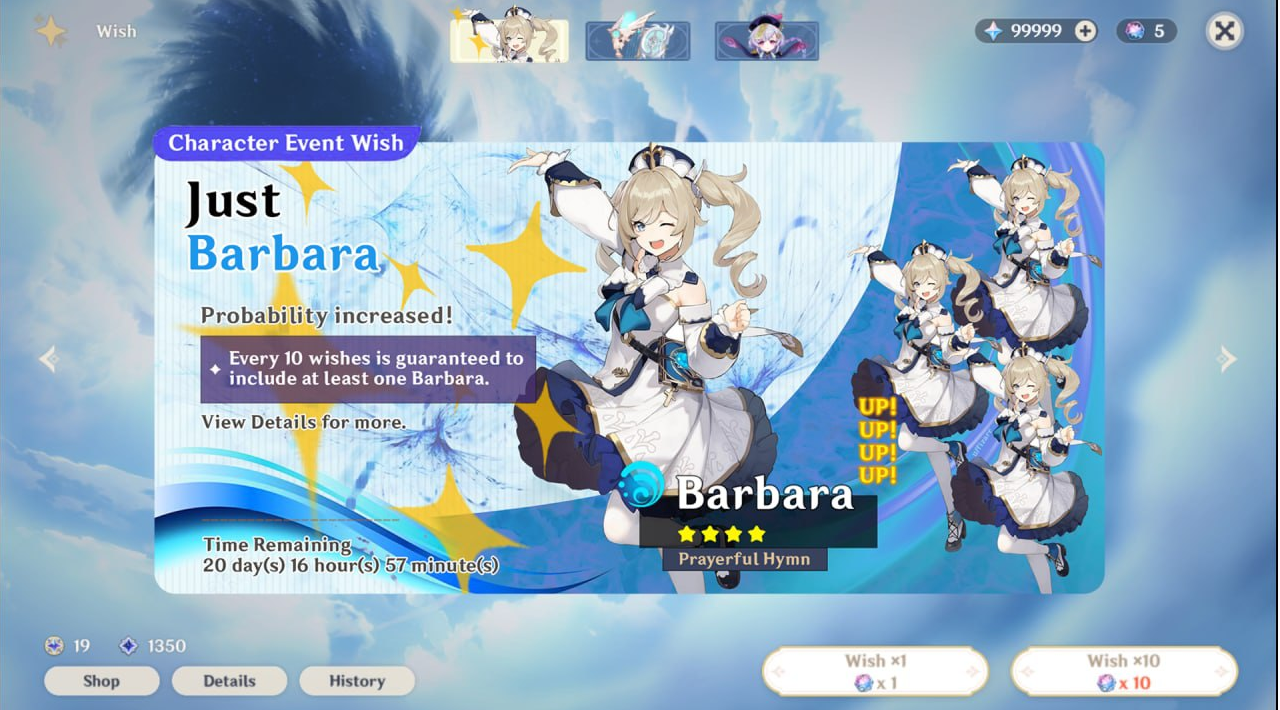The height and width of the screenshot is (710, 1280).
Task: Add more Primogems with the plus button
Action: [x=1085, y=31]
